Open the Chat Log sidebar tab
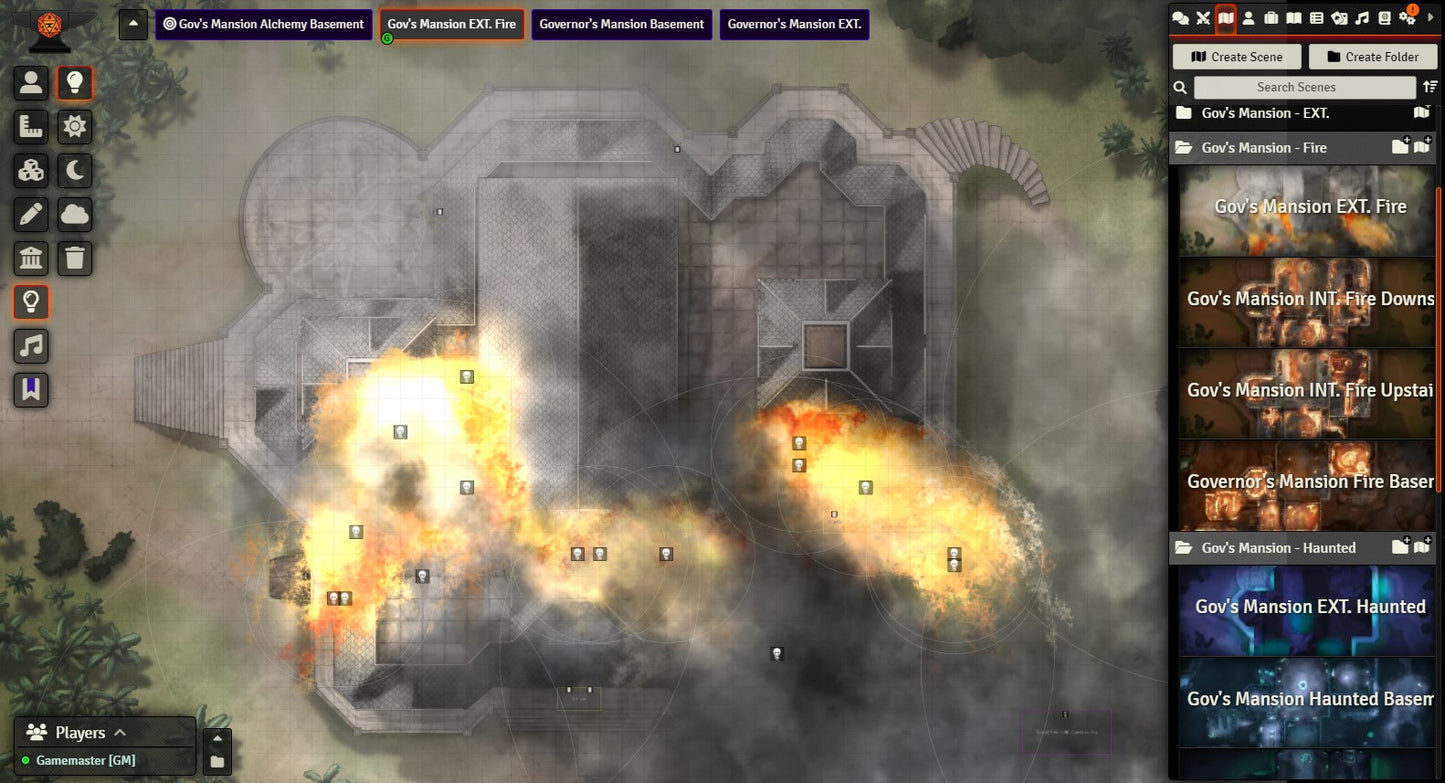Screen dimensions: 1445x783 1181,18
